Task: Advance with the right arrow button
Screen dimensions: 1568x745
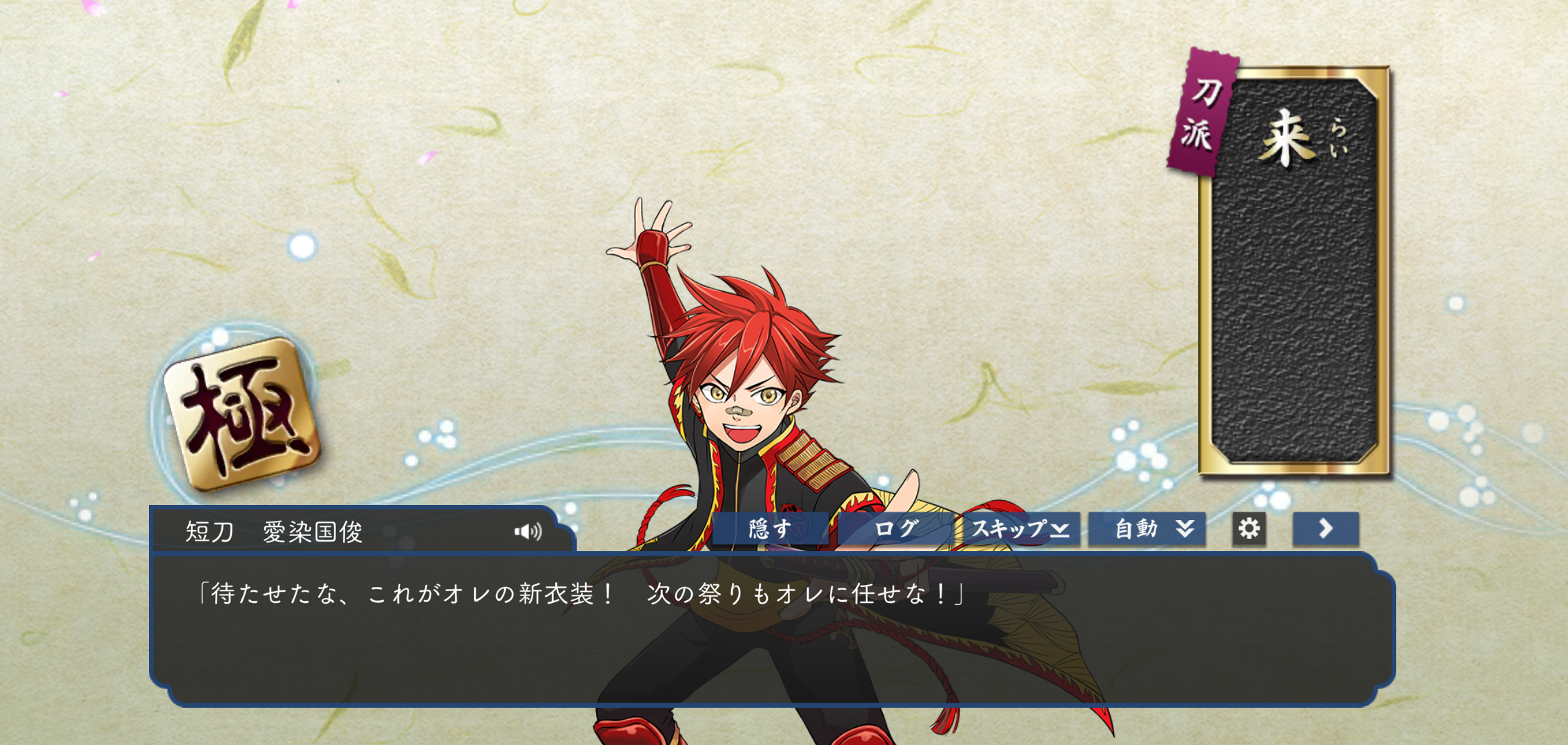Action: tap(1325, 529)
